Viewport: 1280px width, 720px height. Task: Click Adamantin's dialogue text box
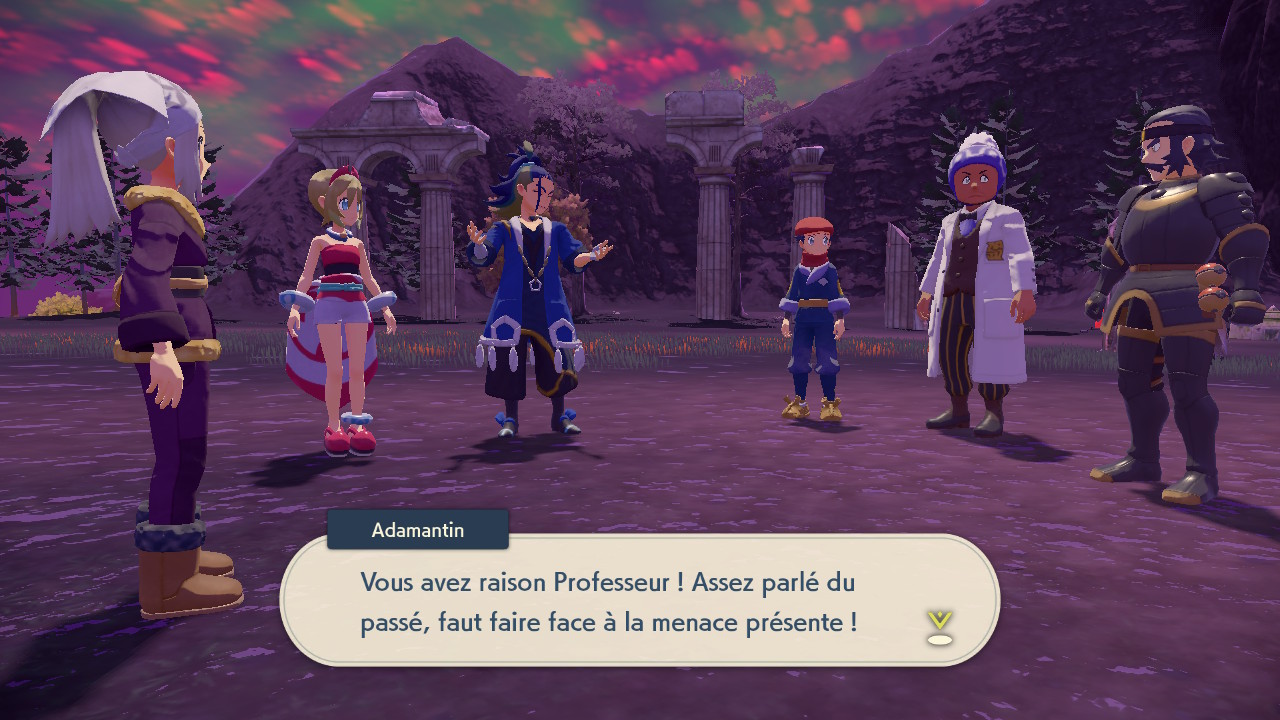640,601
